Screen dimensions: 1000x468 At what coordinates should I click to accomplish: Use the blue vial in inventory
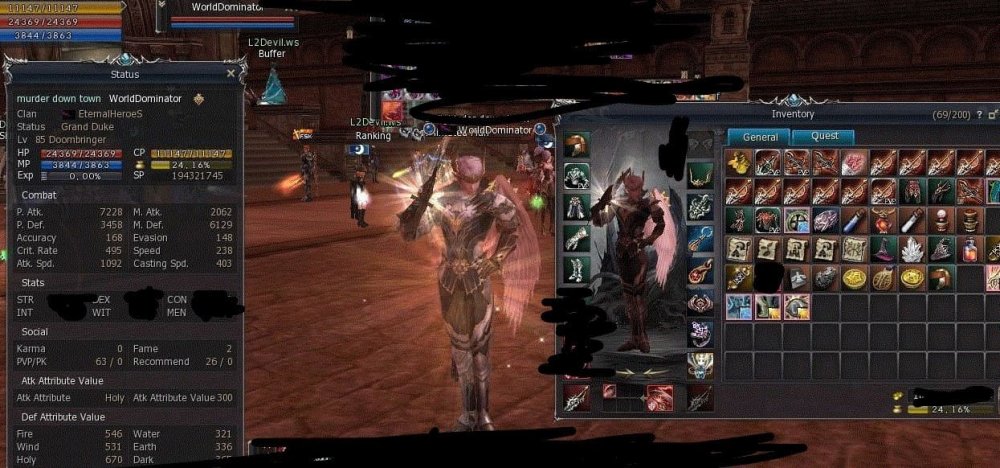(x=853, y=220)
